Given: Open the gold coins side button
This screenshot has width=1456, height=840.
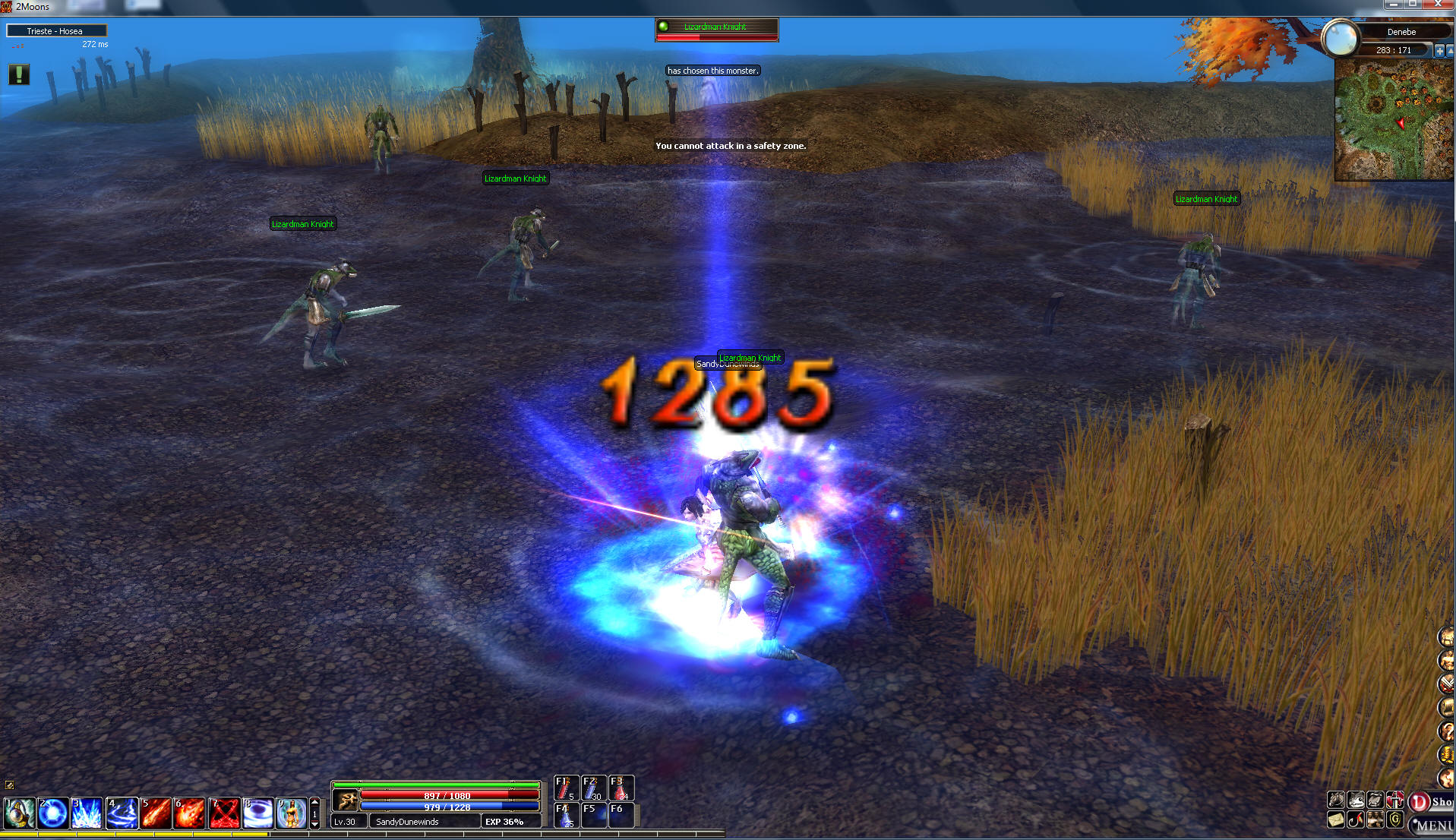Looking at the screenshot, I should (x=1446, y=754).
